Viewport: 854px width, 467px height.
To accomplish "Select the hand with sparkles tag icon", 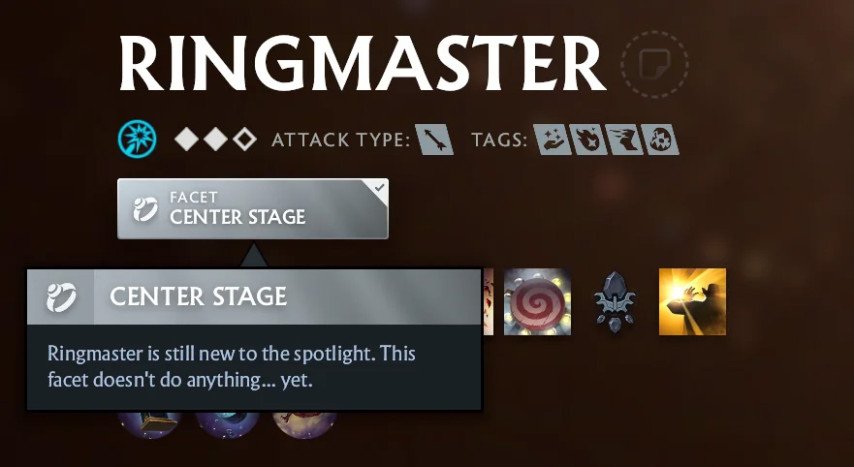I will click(x=551, y=140).
